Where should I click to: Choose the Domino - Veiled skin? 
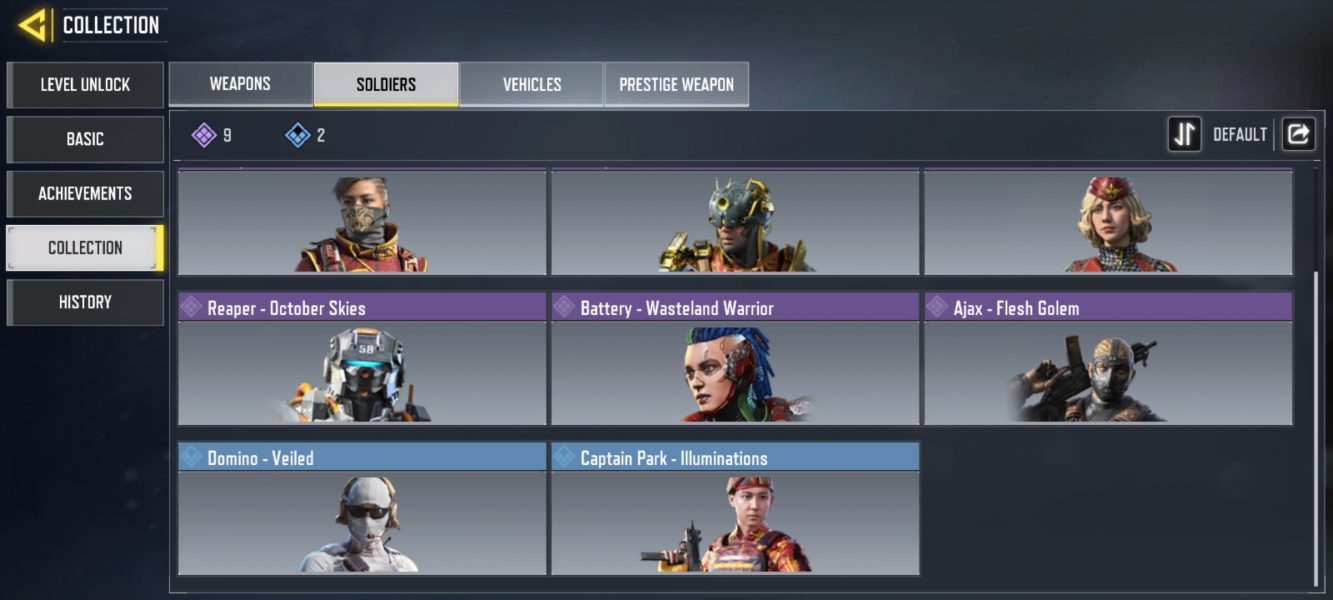[x=362, y=510]
